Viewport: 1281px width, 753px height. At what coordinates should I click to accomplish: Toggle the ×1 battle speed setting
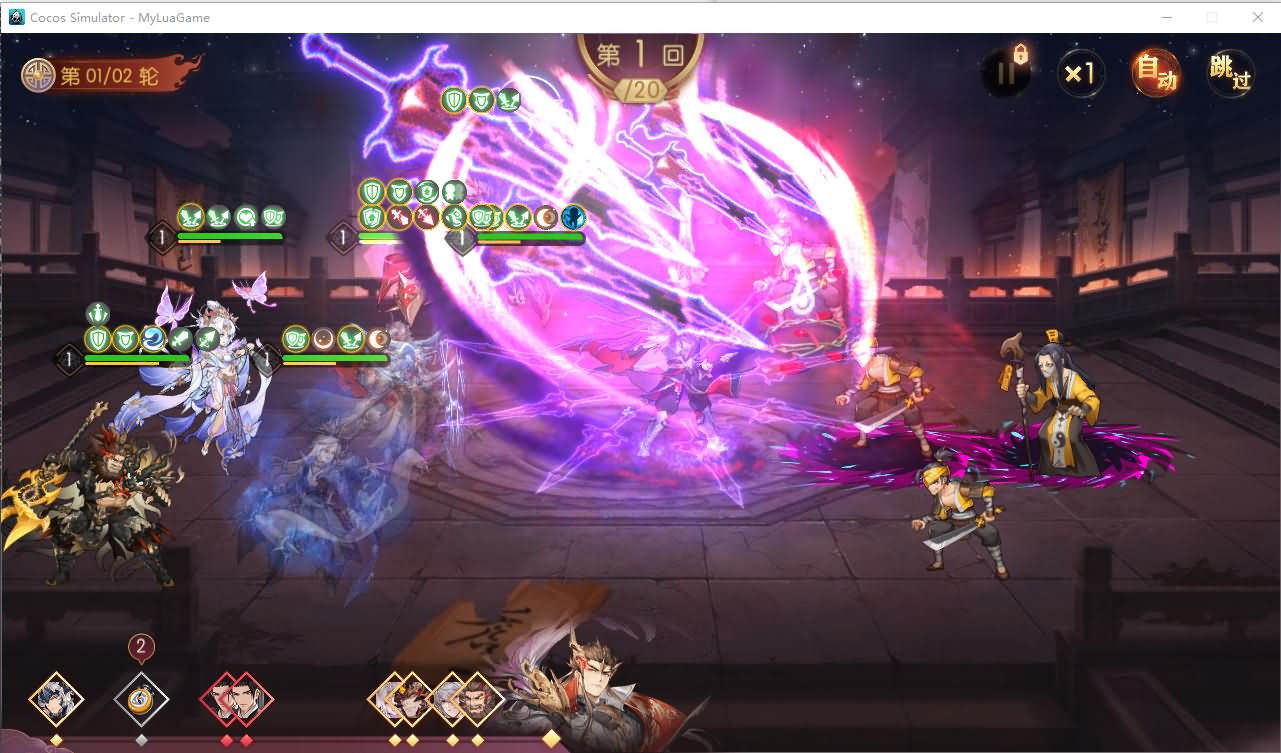pos(1081,73)
